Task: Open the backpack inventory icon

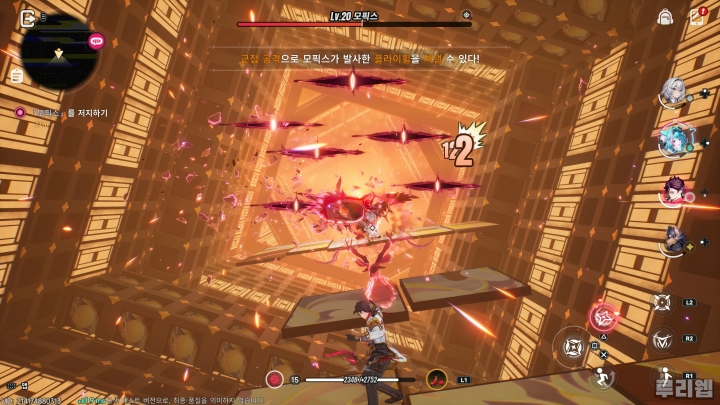Action: click(665, 17)
